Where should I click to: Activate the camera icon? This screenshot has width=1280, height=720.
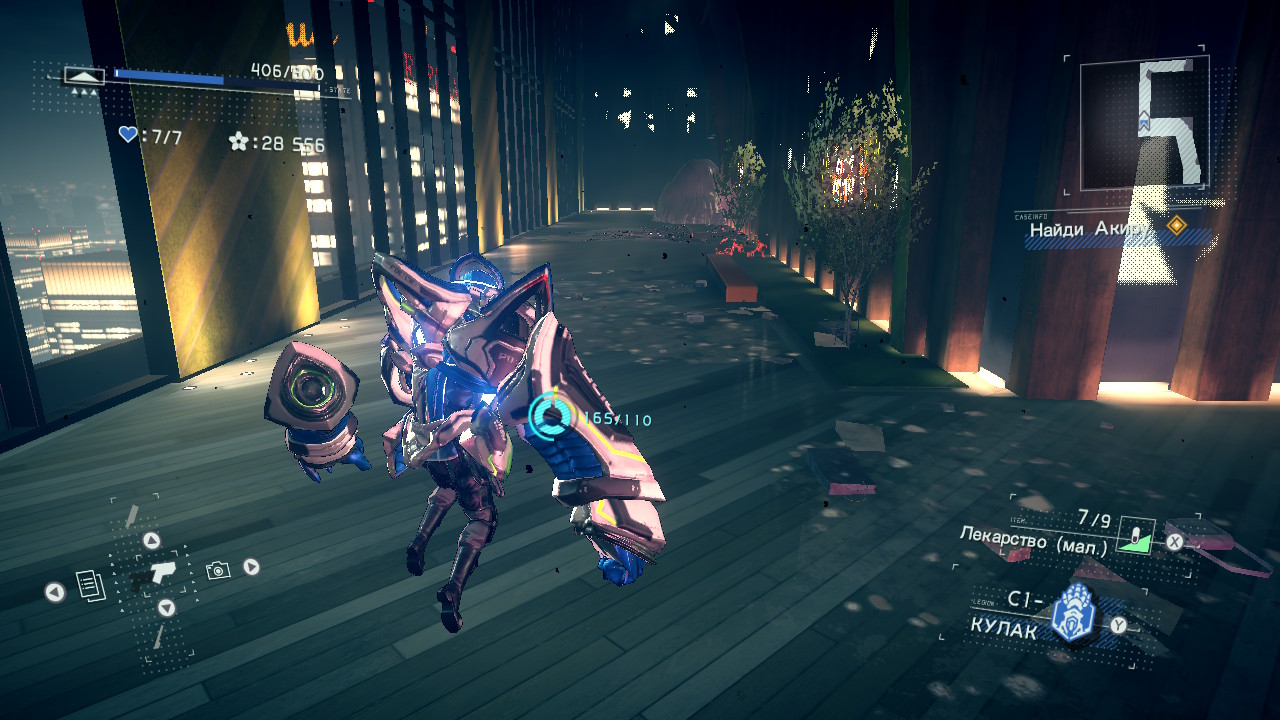[217, 570]
